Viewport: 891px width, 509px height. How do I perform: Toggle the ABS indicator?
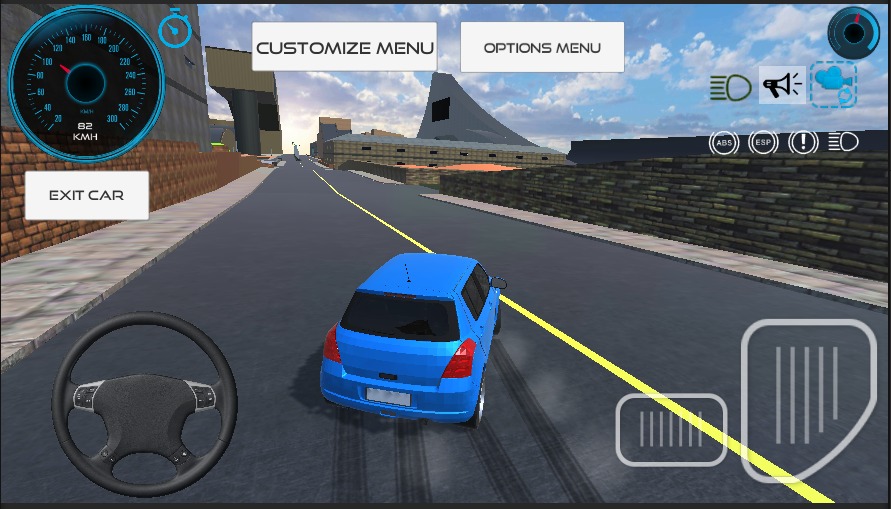click(722, 142)
